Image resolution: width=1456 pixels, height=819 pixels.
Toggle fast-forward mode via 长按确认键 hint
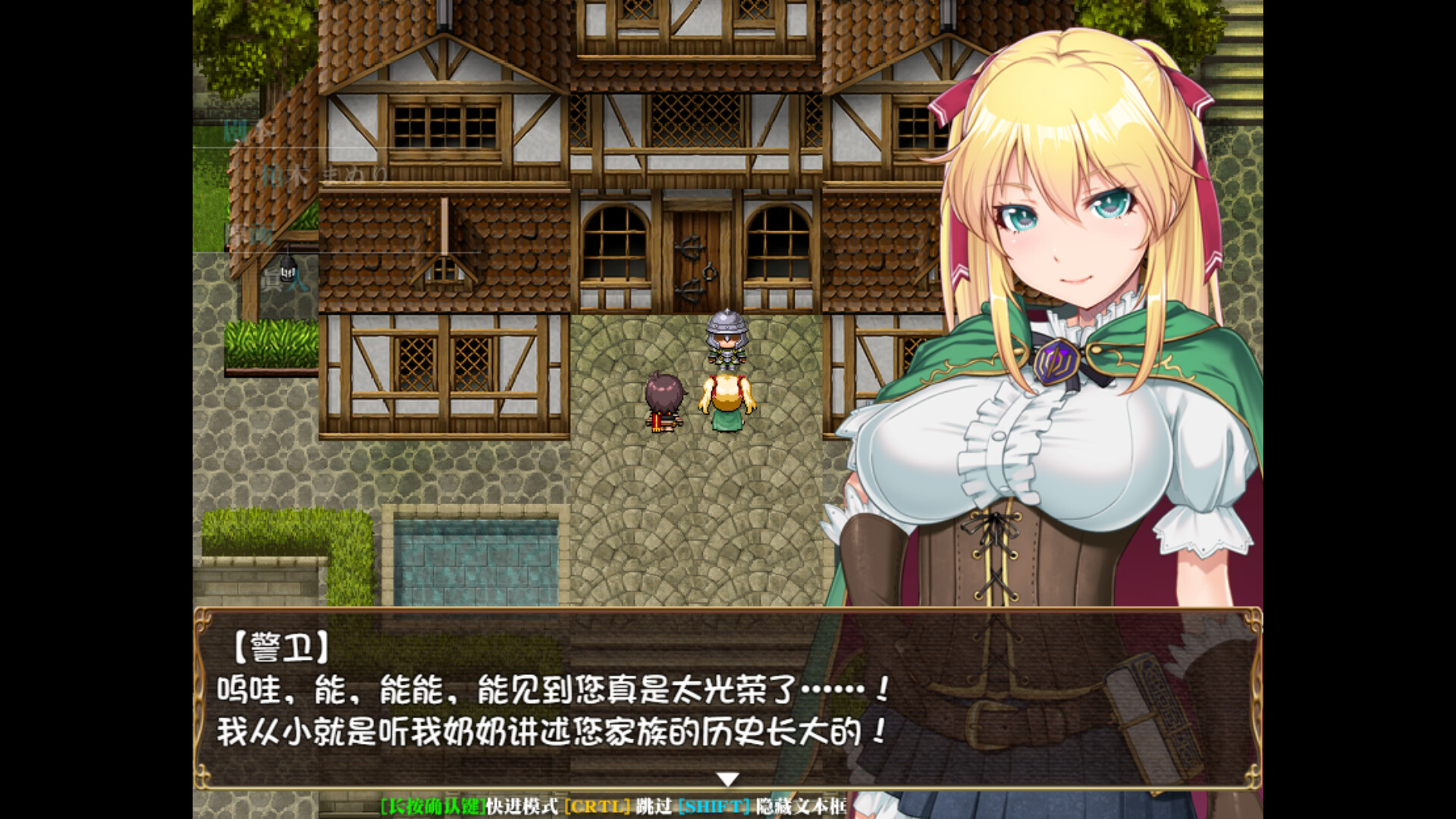click(x=433, y=808)
